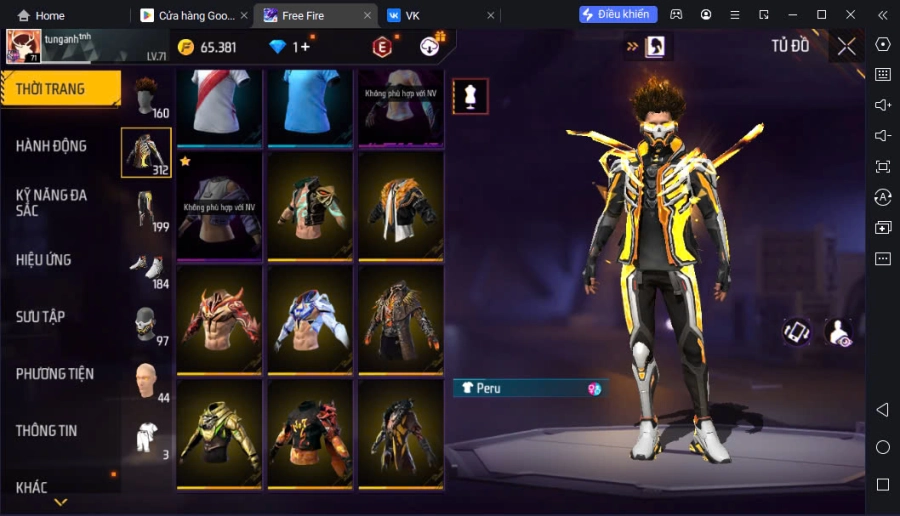The image size is (900, 516).
Task: Select the Kỹ Năng Đa Sắc tab
Action: point(51,203)
